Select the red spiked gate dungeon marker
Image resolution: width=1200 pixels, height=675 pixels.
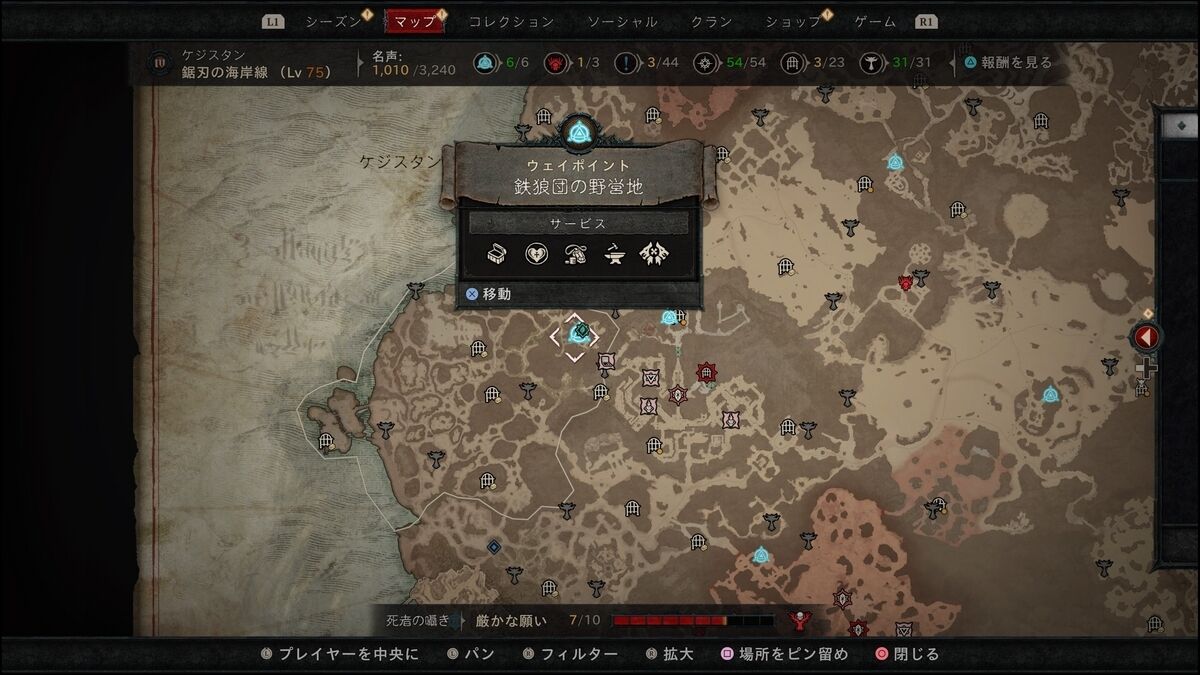tap(707, 374)
